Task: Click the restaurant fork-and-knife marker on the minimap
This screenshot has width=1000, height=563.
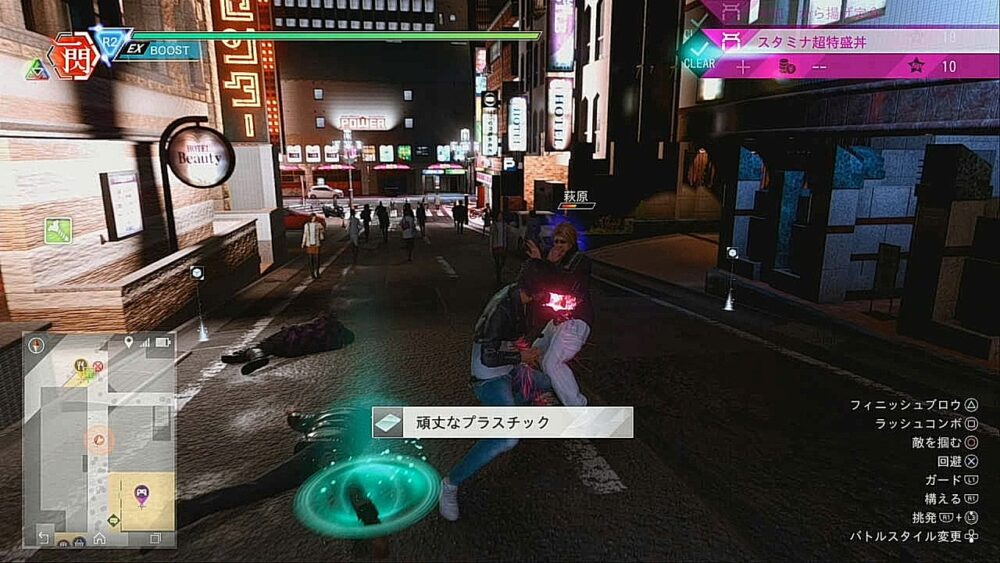Action: (x=80, y=366)
